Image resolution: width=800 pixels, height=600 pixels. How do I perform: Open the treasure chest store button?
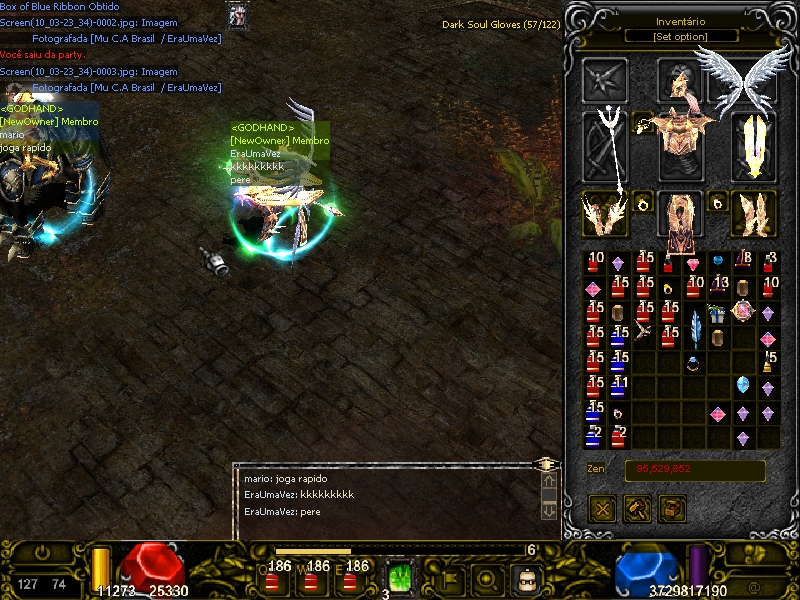671,508
